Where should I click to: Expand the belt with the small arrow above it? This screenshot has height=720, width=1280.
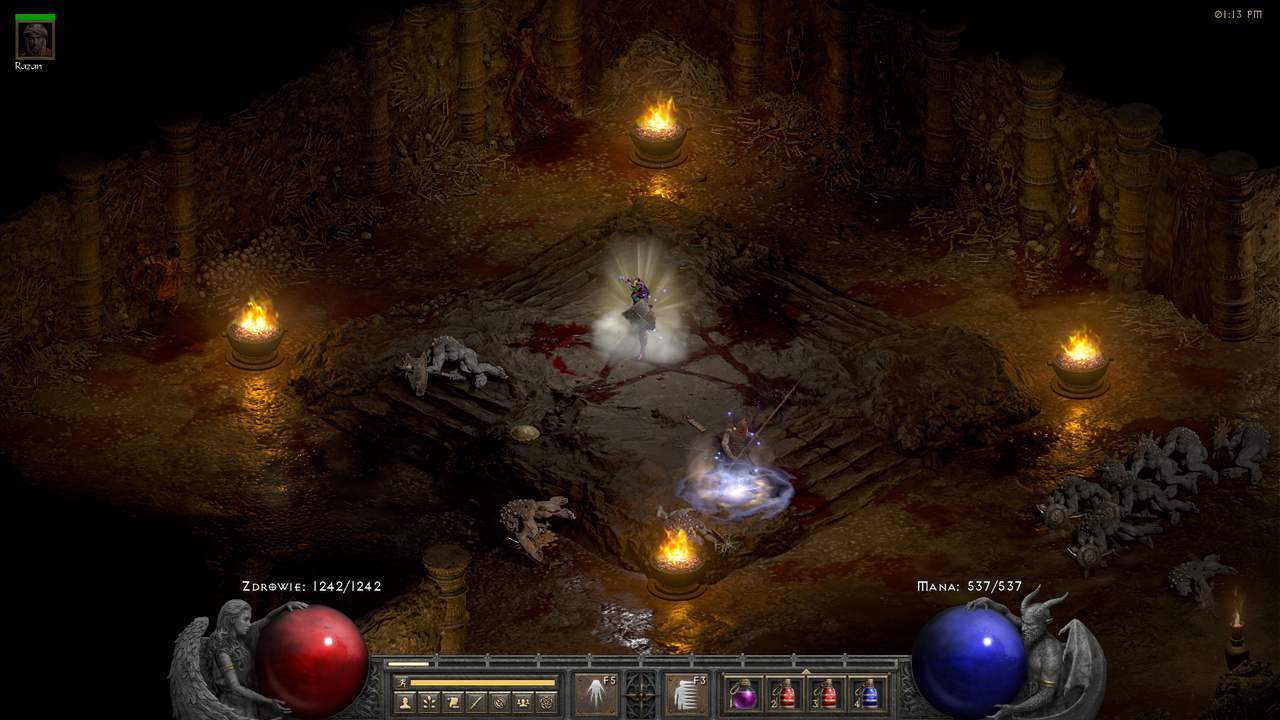click(x=806, y=671)
